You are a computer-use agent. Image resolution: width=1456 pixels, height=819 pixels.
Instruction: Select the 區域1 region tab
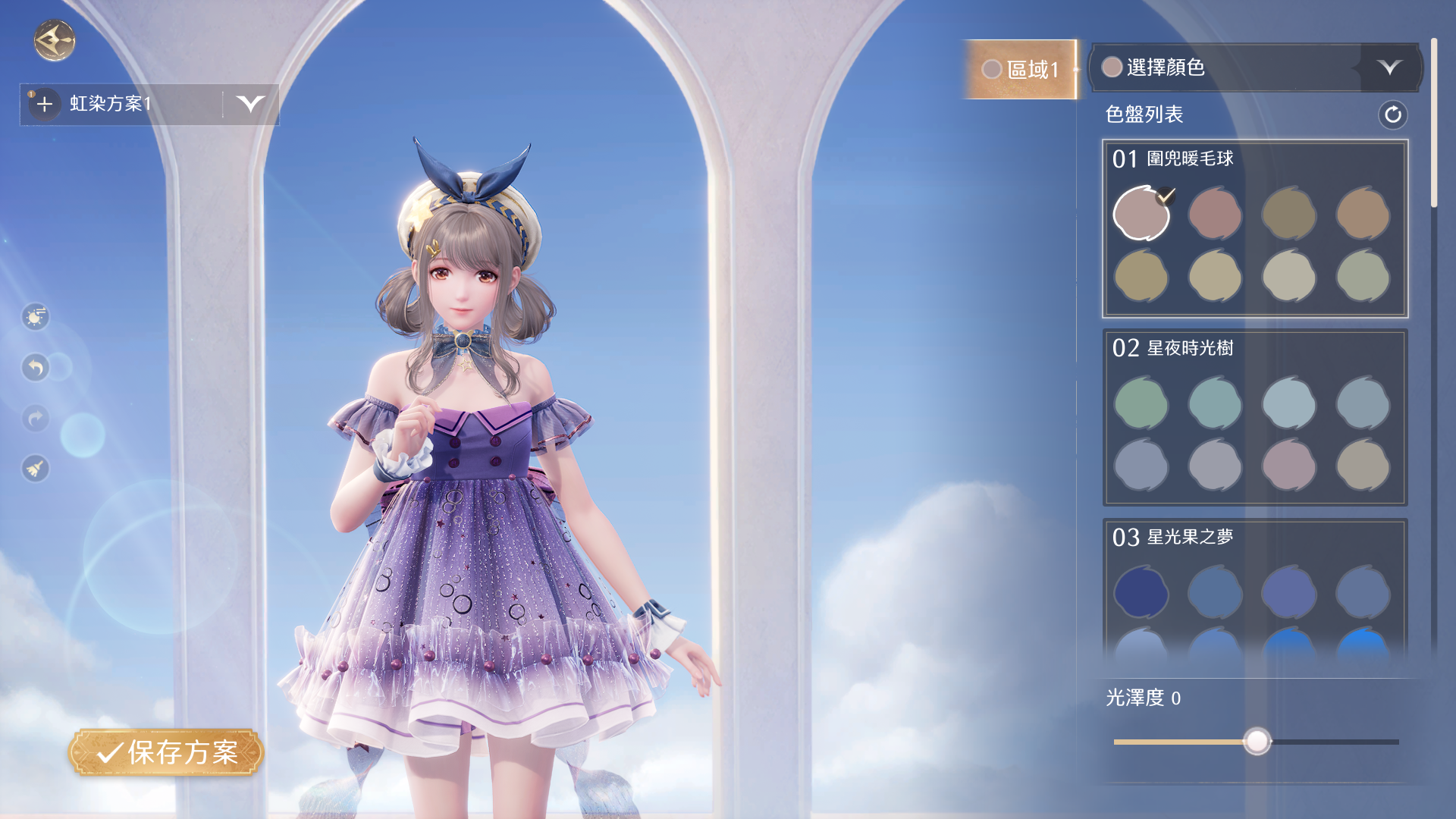1021,70
